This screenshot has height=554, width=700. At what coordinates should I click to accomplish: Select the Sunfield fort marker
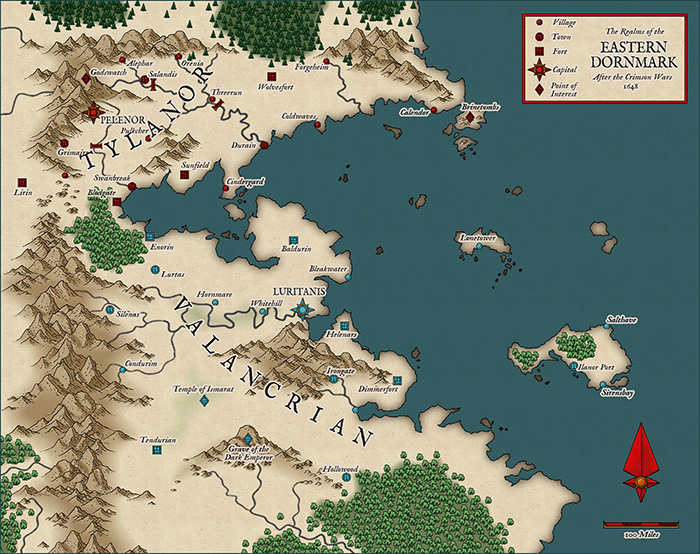point(185,174)
